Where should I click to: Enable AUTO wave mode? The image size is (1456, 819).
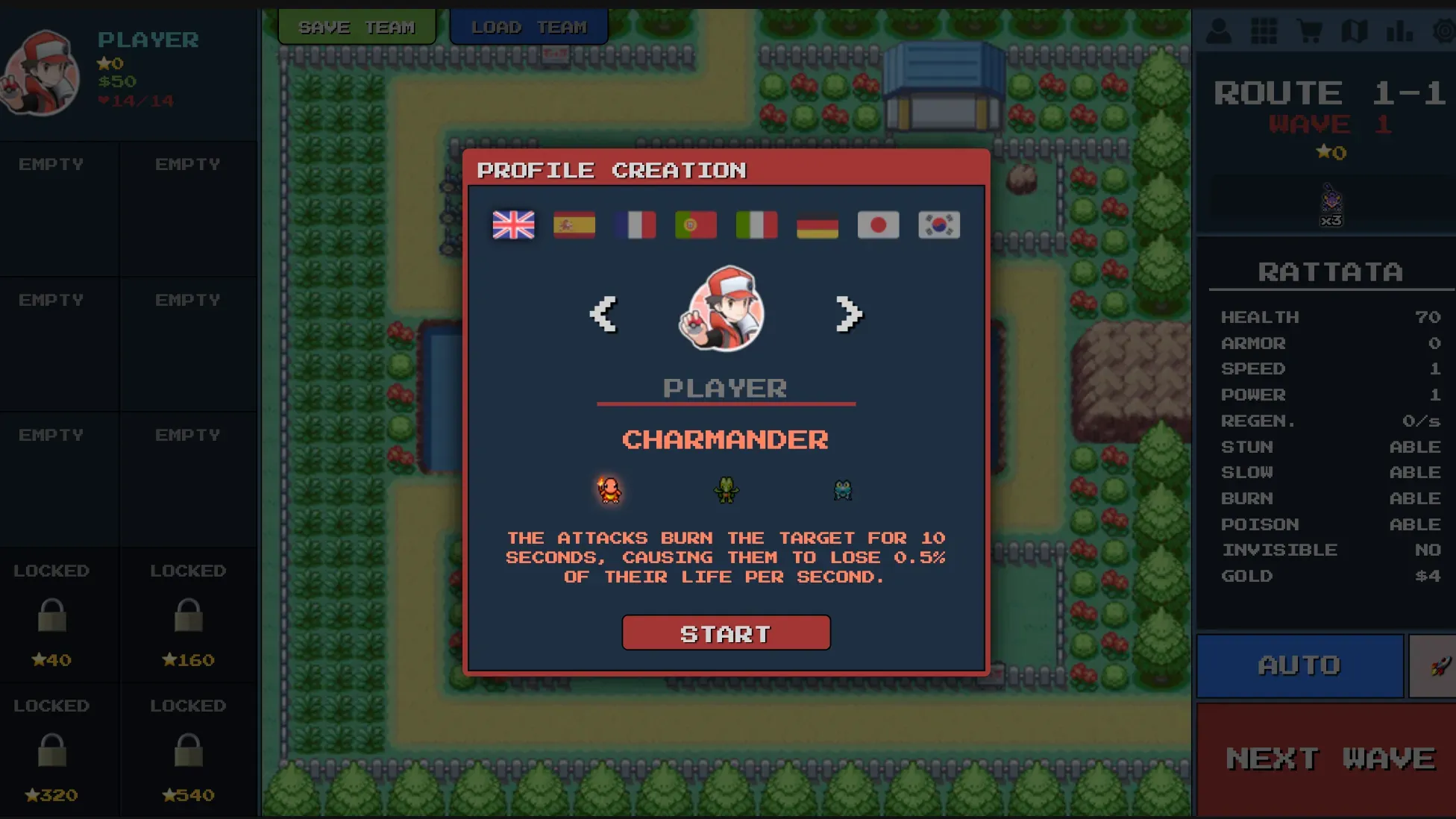pyautogui.click(x=1299, y=665)
